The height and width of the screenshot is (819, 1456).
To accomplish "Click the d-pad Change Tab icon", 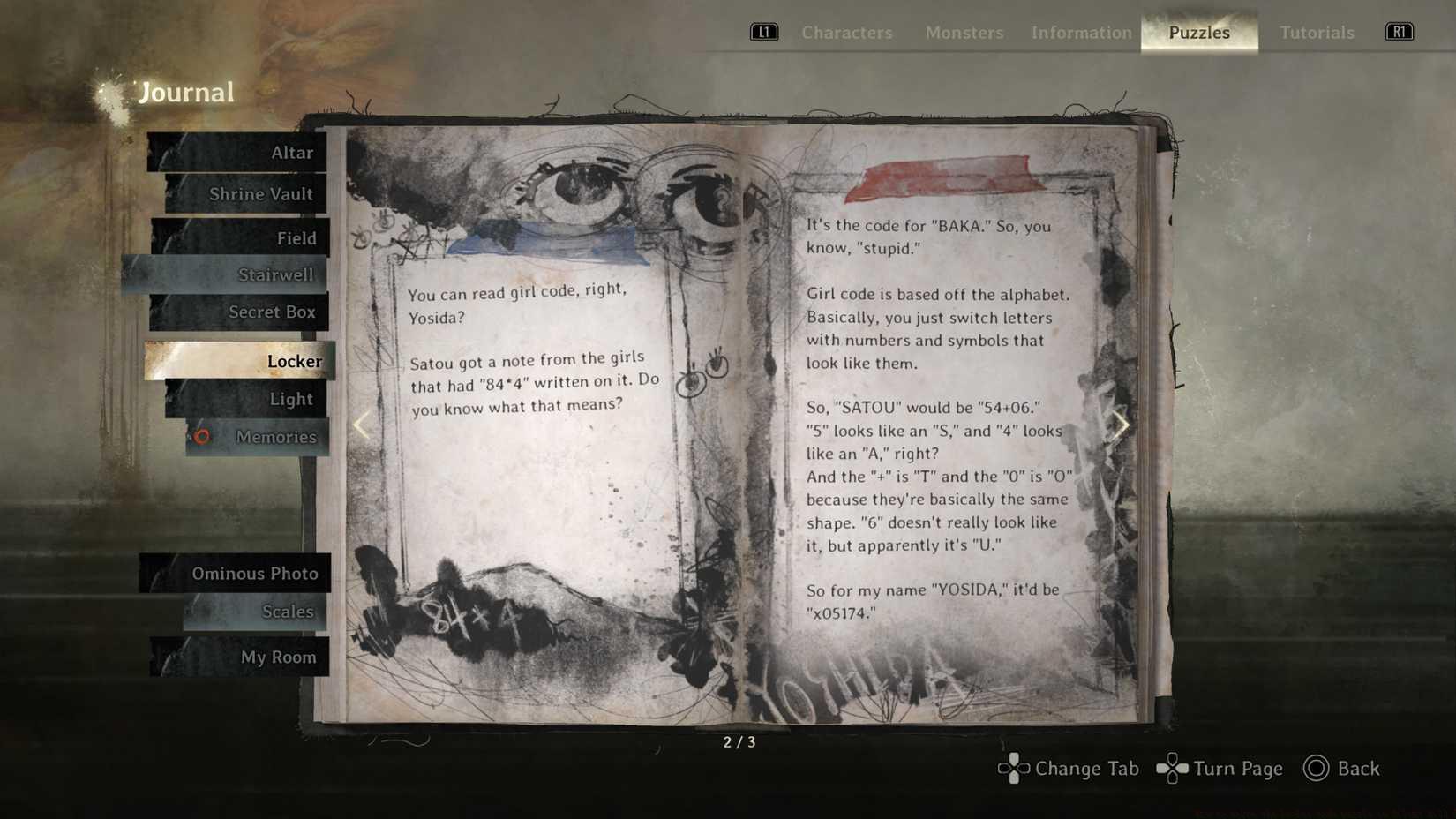I will tap(1012, 769).
